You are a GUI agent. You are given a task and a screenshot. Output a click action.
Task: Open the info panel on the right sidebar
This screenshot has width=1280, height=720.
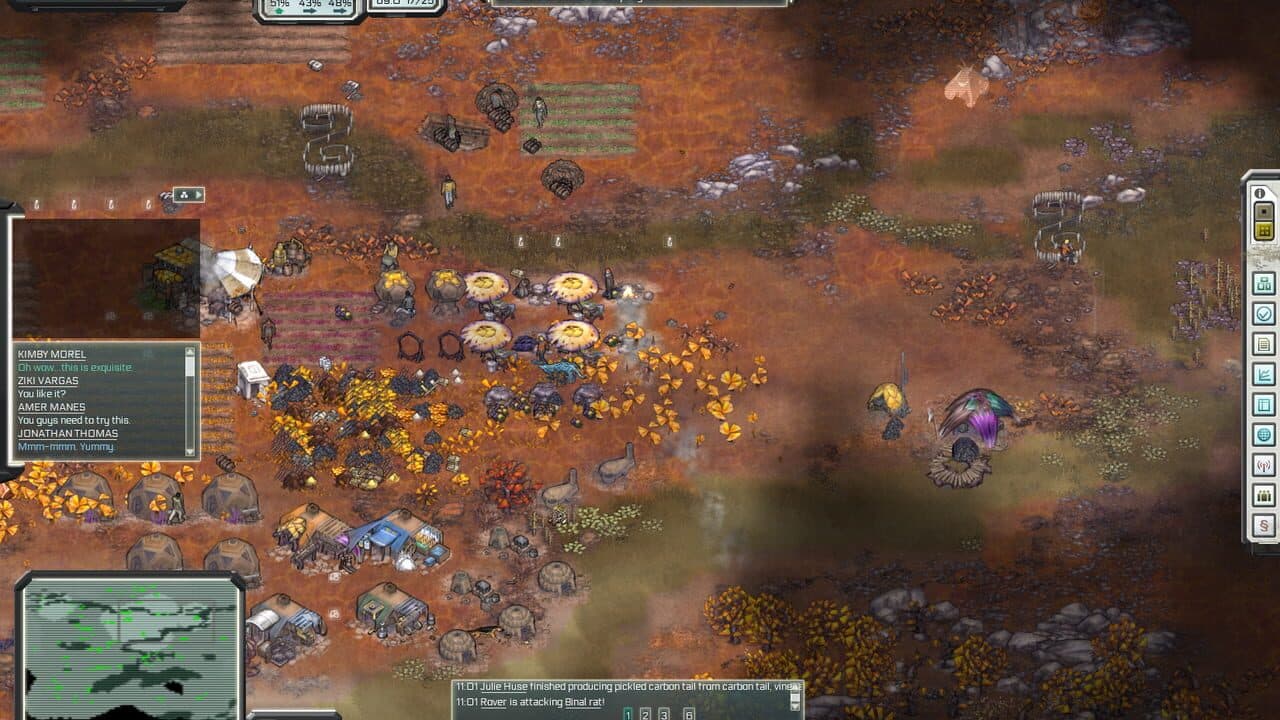point(1261,192)
